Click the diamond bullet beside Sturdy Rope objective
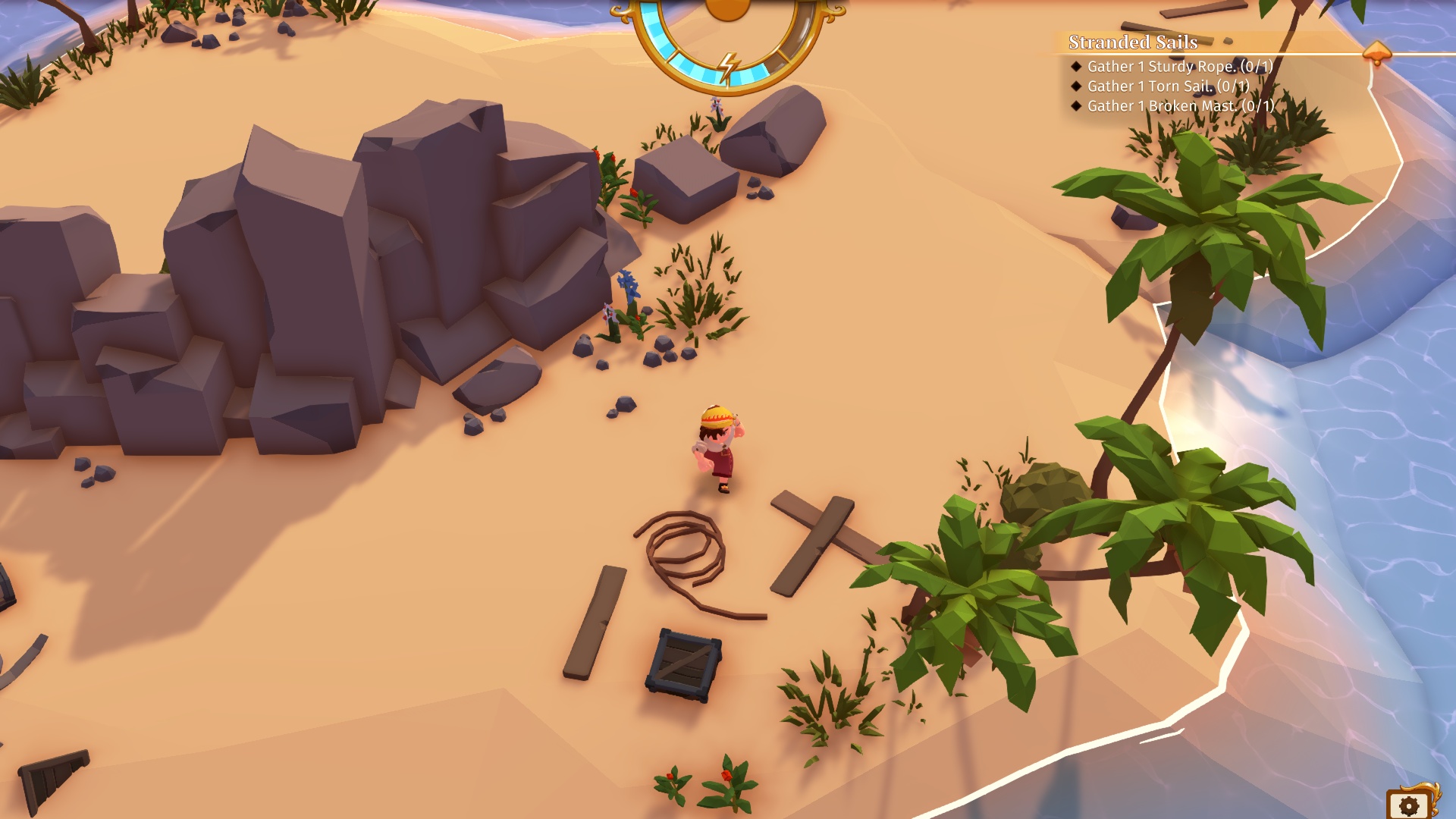Image resolution: width=1456 pixels, height=819 pixels. tap(1076, 66)
